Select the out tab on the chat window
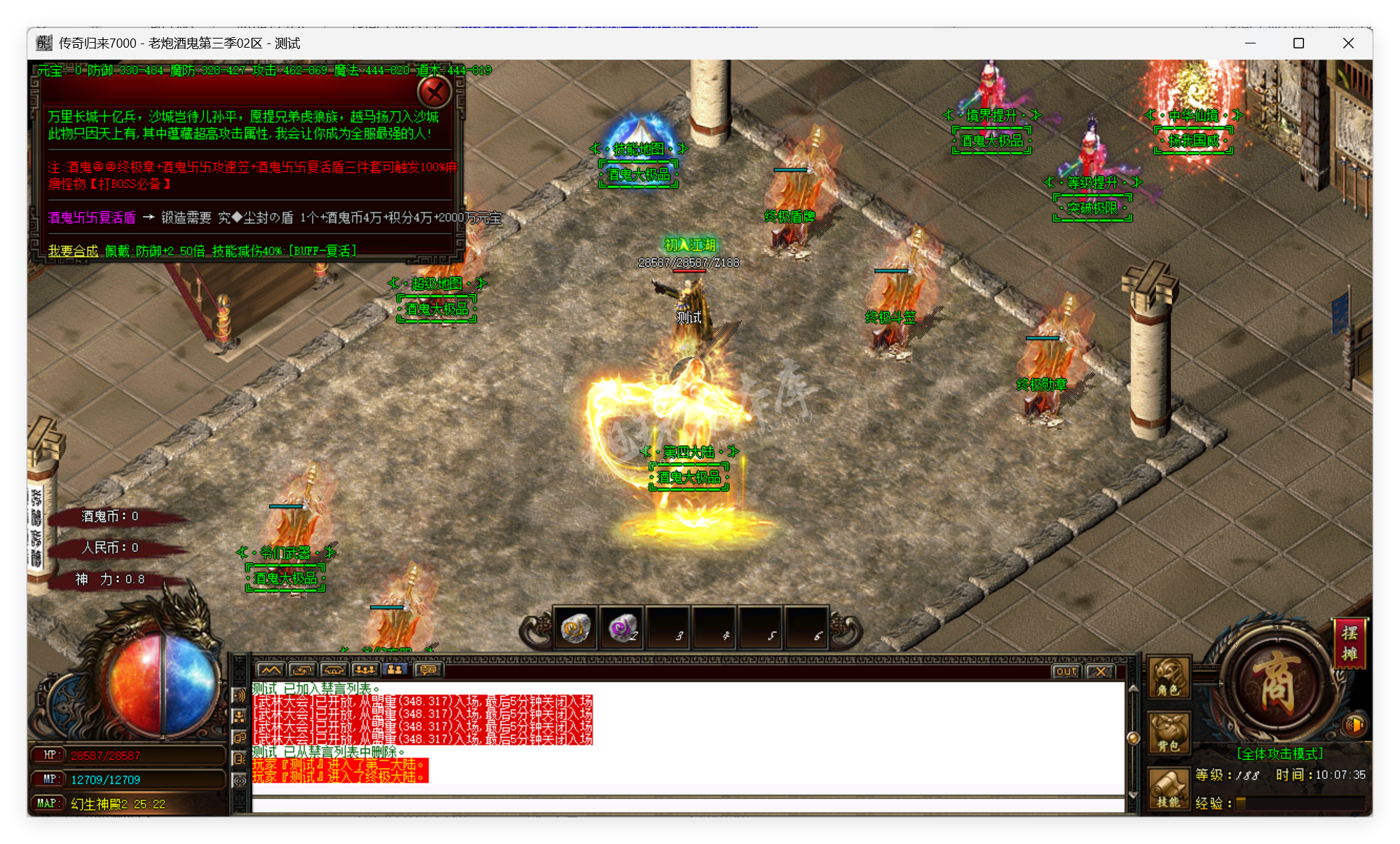 pyautogui.click(x=1066, y=672)
